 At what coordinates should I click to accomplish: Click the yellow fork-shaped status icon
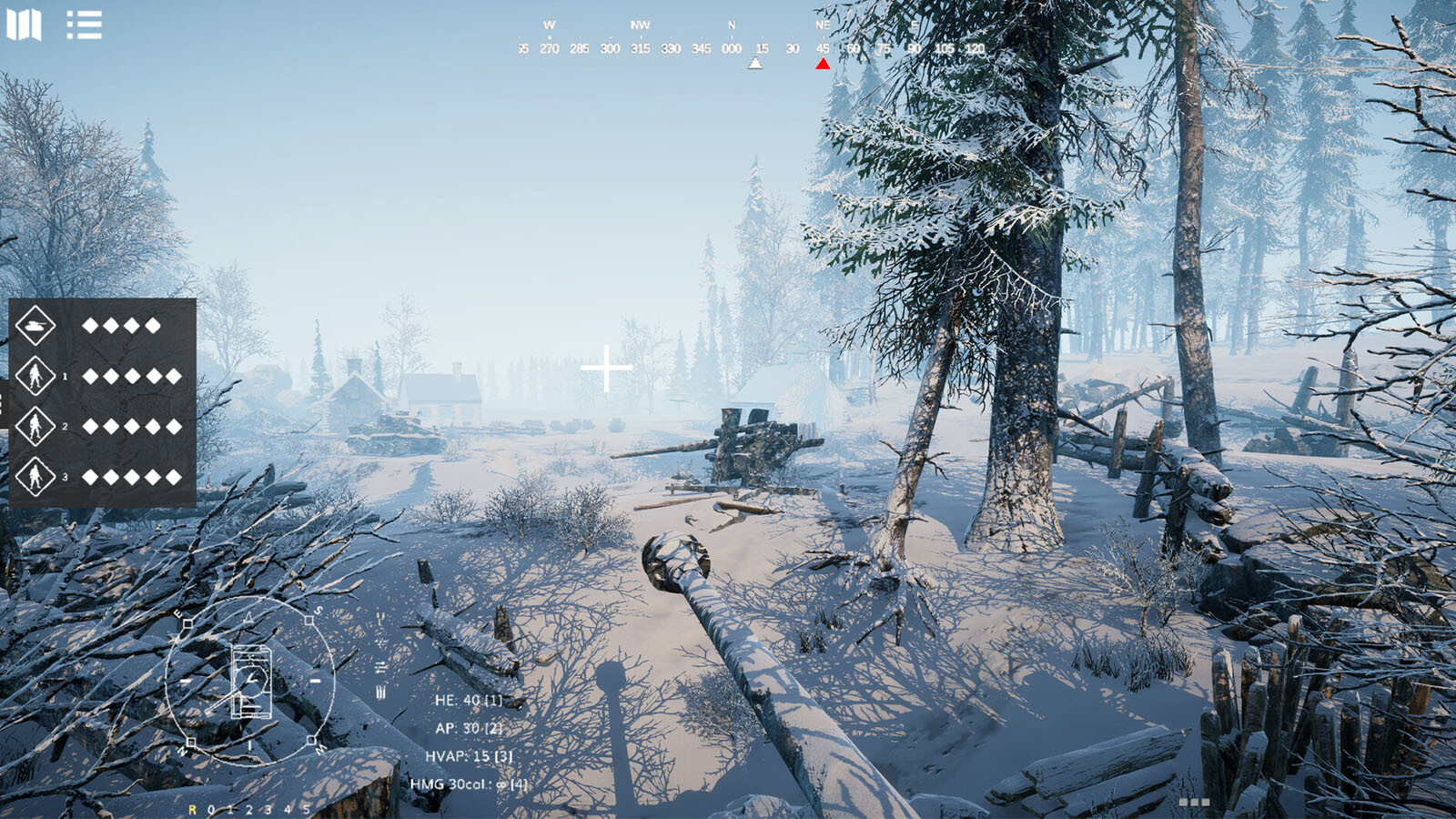380,618
